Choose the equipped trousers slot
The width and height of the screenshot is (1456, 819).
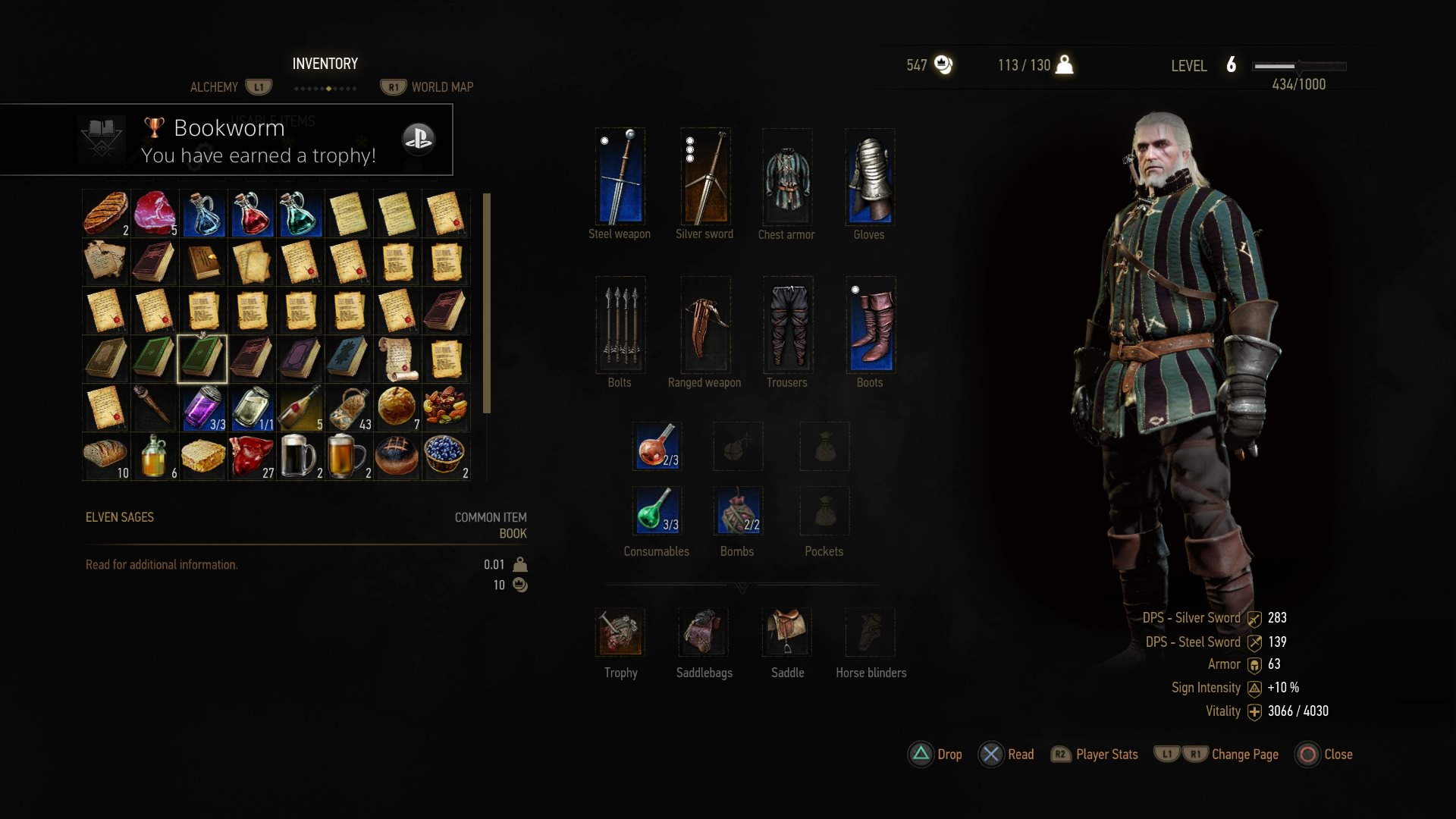(x=788, y=325)
